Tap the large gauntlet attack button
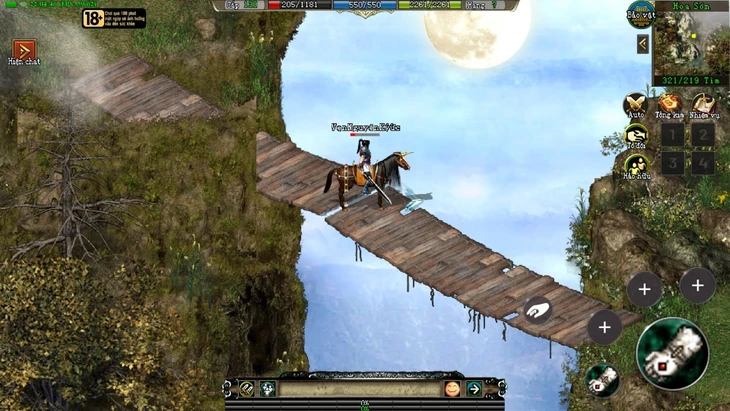The height and width of the screenshot is (411, 730). 672,353
